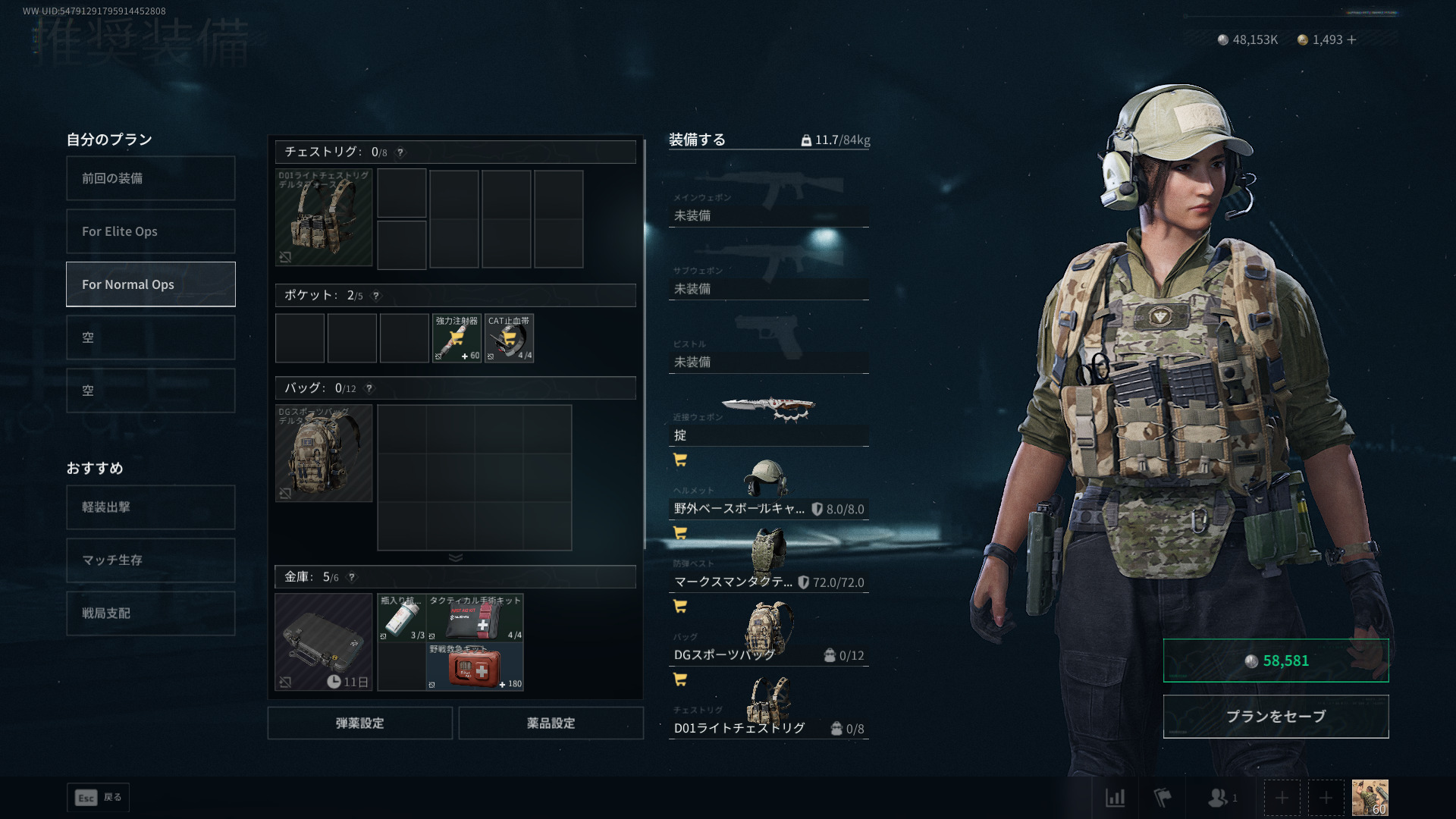Viewport: 1456px width, 819px height.
Task: Select the 野外ベースボールキャップ helmet slot
Action: click(x=768, y=493)
